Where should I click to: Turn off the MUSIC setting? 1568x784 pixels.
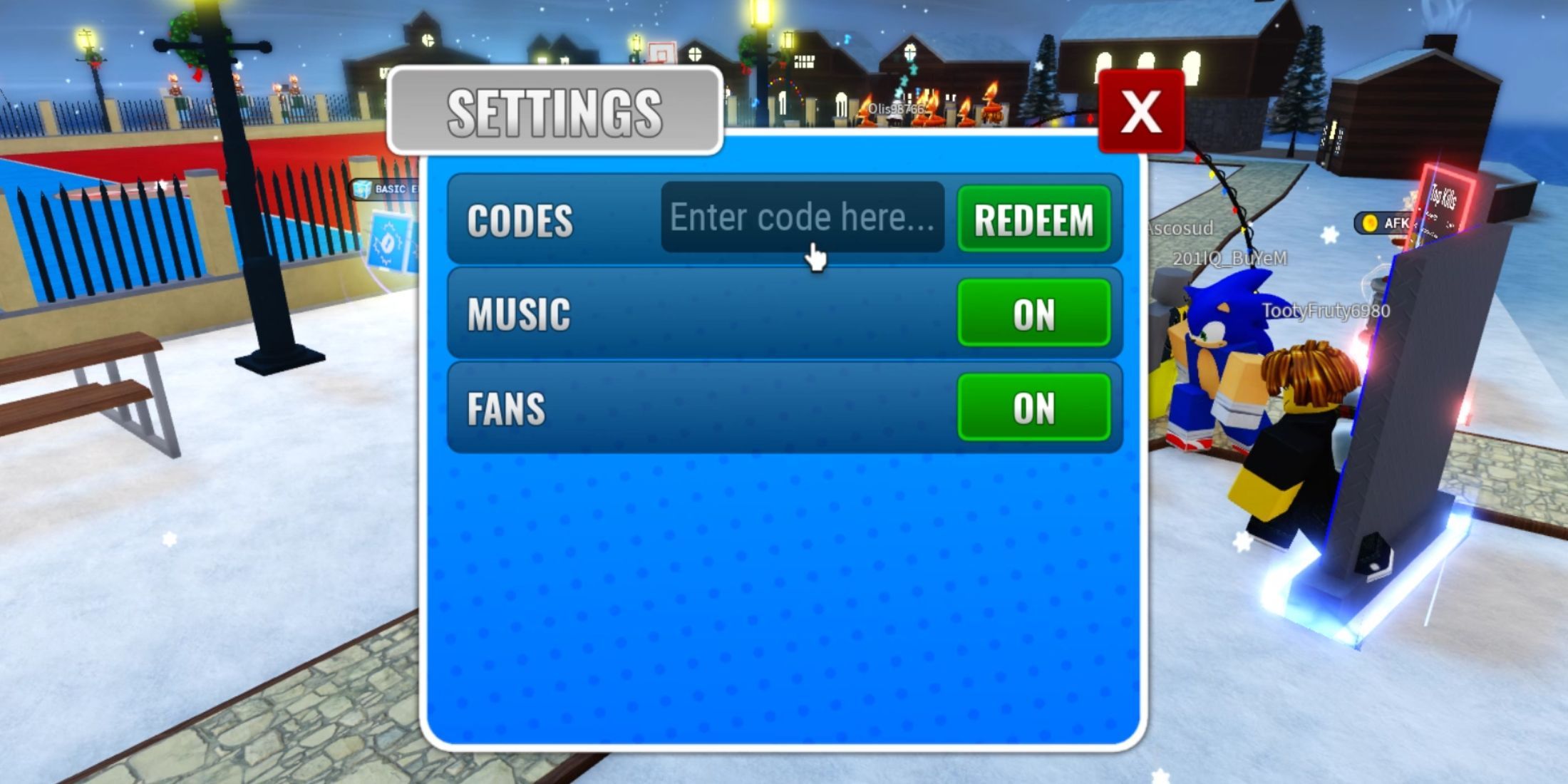(1035, 312)
